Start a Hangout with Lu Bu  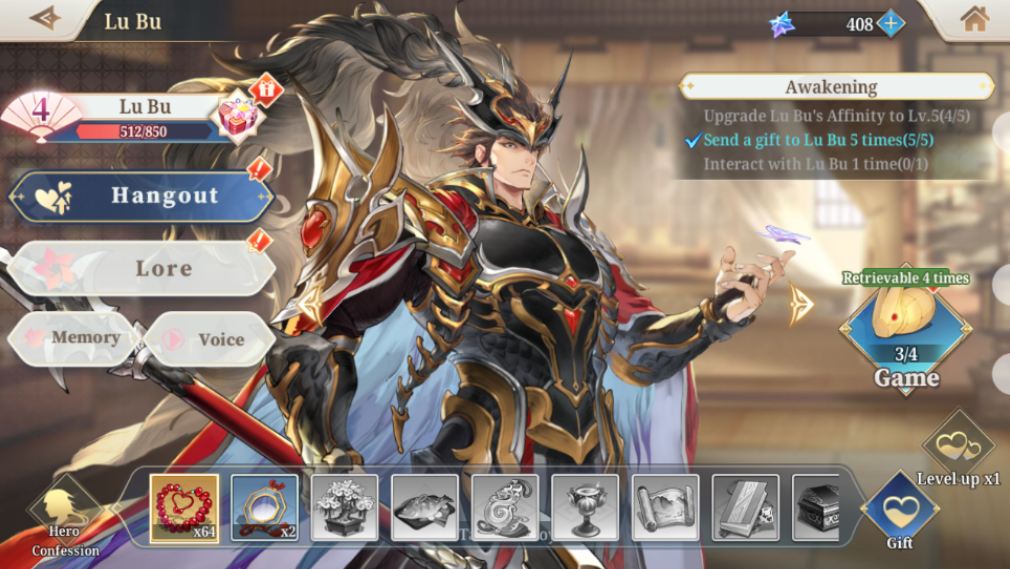pos(141,196)
